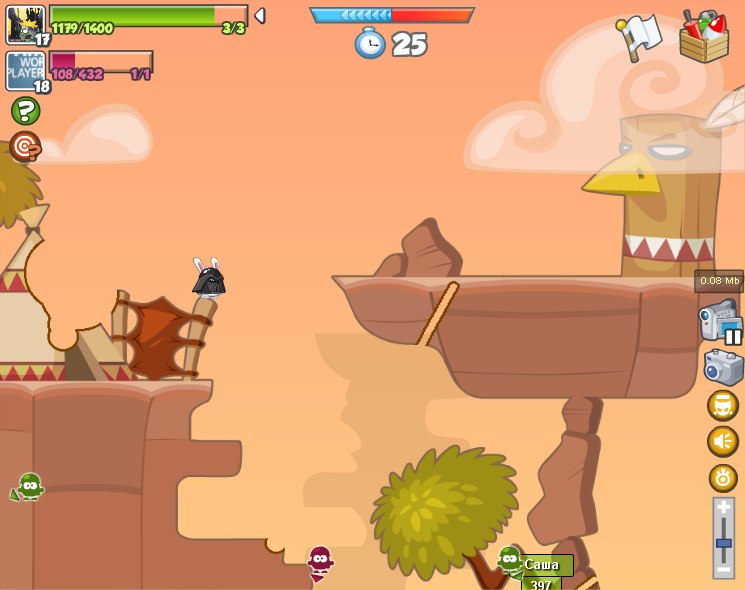
Task: Click the round yellow button above the zoom slider
Action: click(x=723, y=477)
